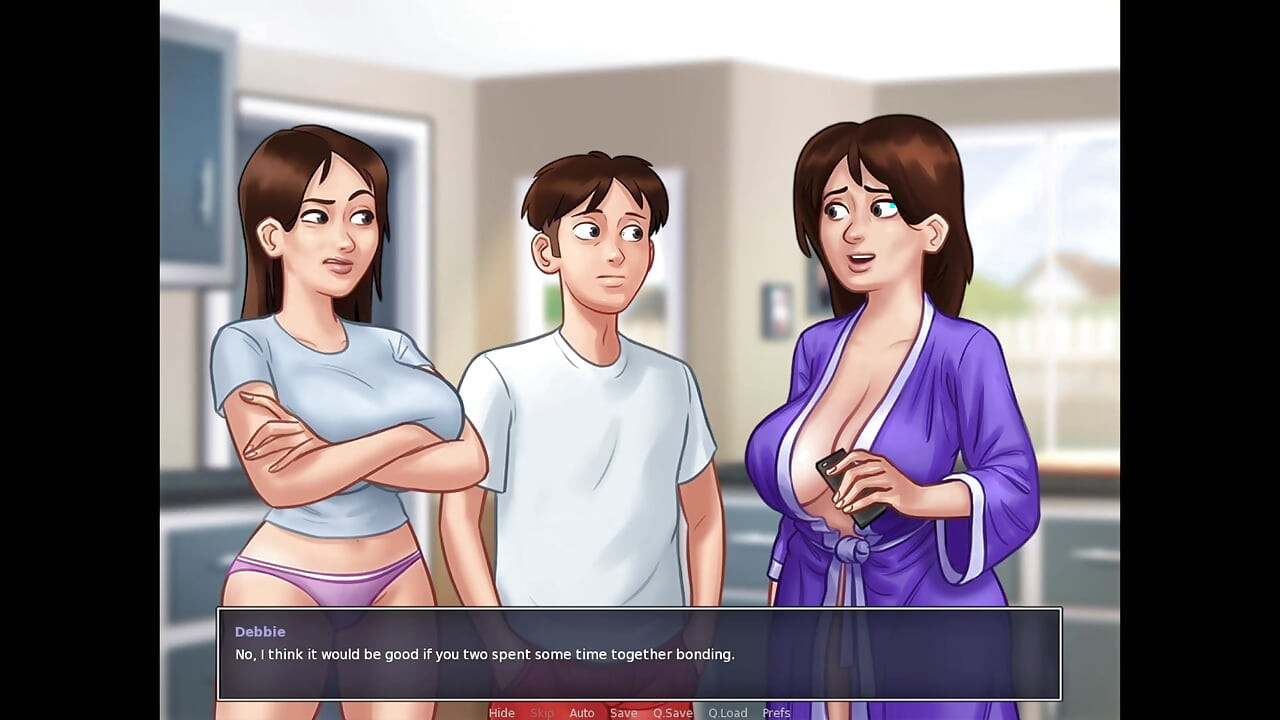
Task: Quick load the last save via Q.Load
Action: 727,713
